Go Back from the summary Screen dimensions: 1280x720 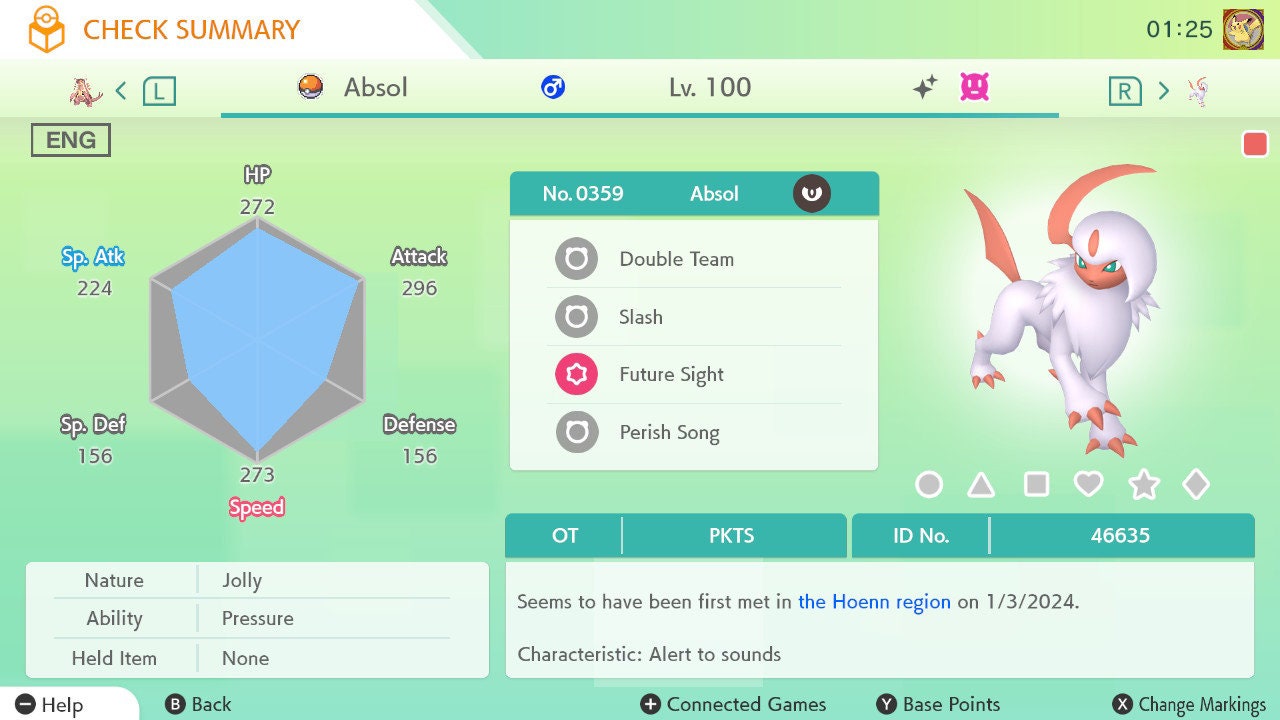[x=198, y=705]
